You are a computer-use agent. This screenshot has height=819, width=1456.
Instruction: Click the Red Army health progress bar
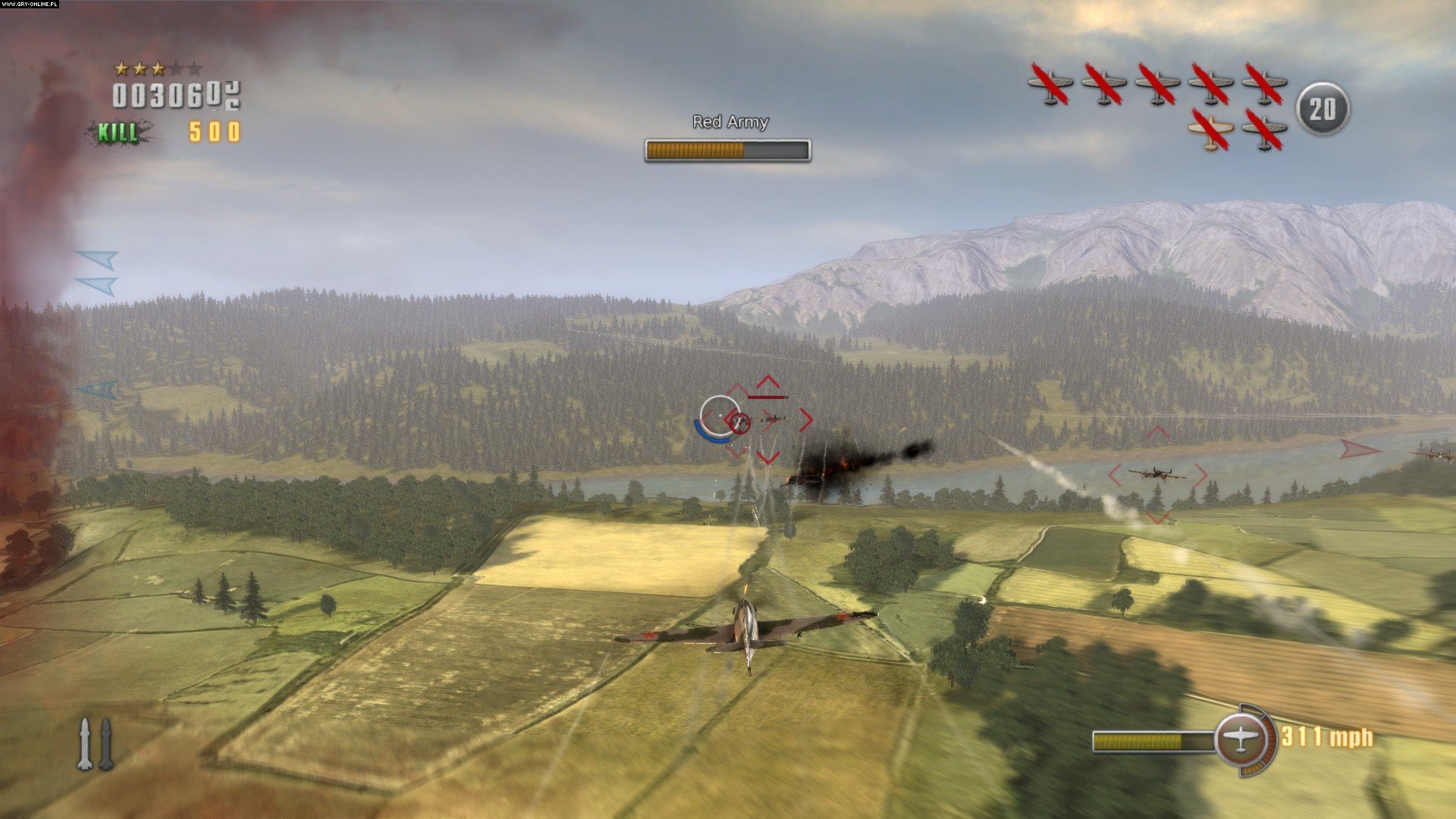click(726, 149)
